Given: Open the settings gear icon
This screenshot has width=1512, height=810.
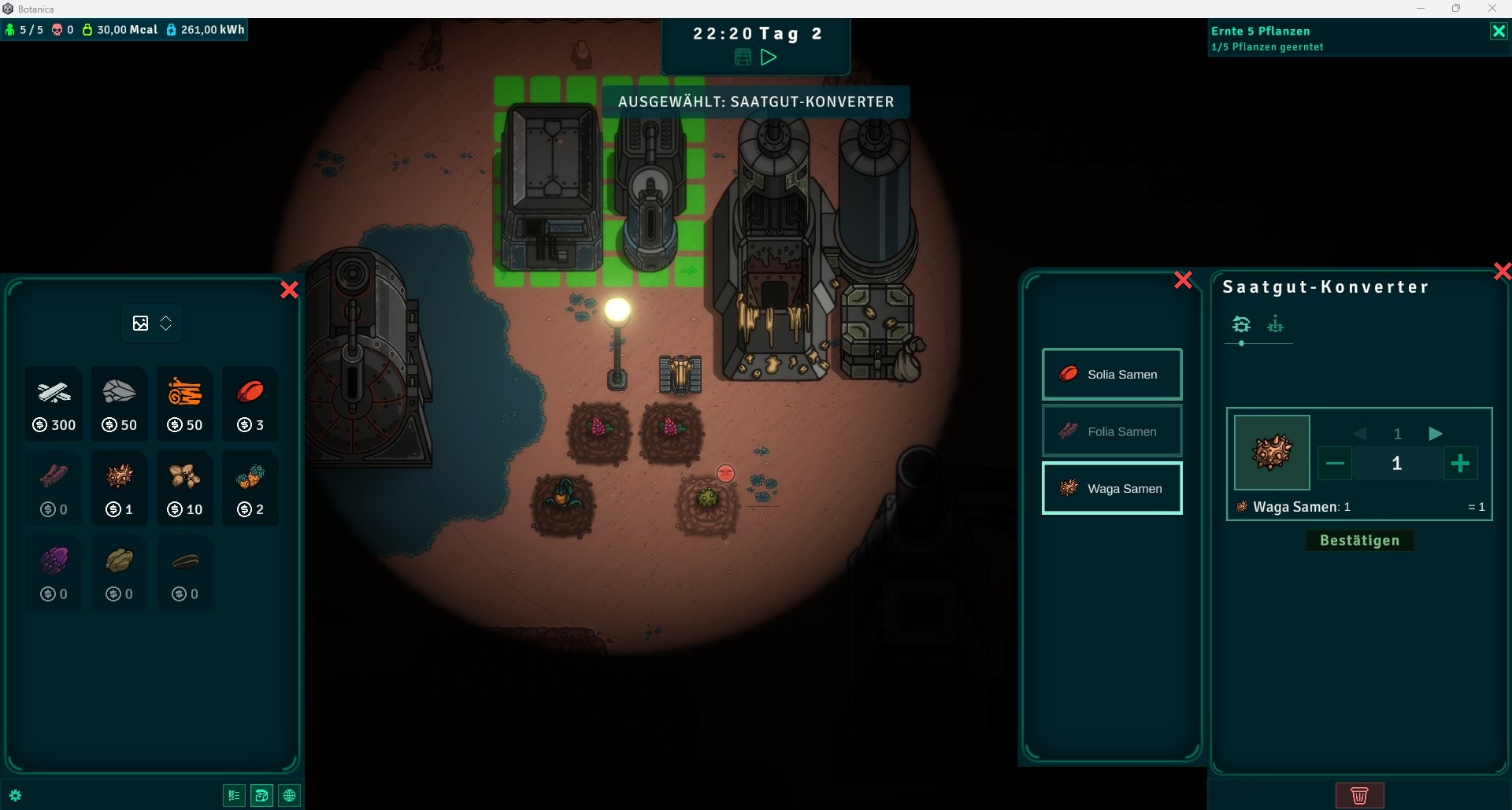Looking at the screenshot, I should [15, 796].
